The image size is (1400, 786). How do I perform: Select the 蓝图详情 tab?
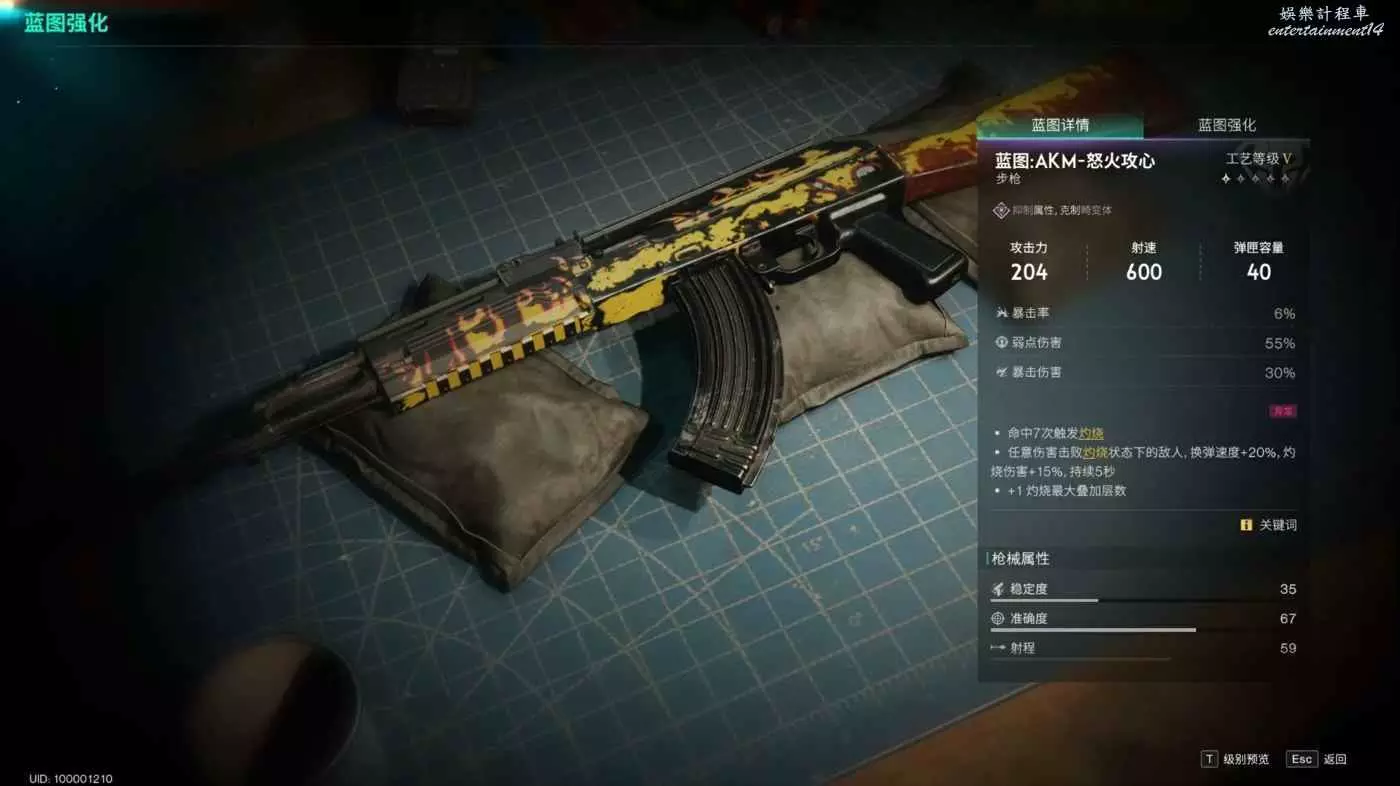[x=1060, y=125]
